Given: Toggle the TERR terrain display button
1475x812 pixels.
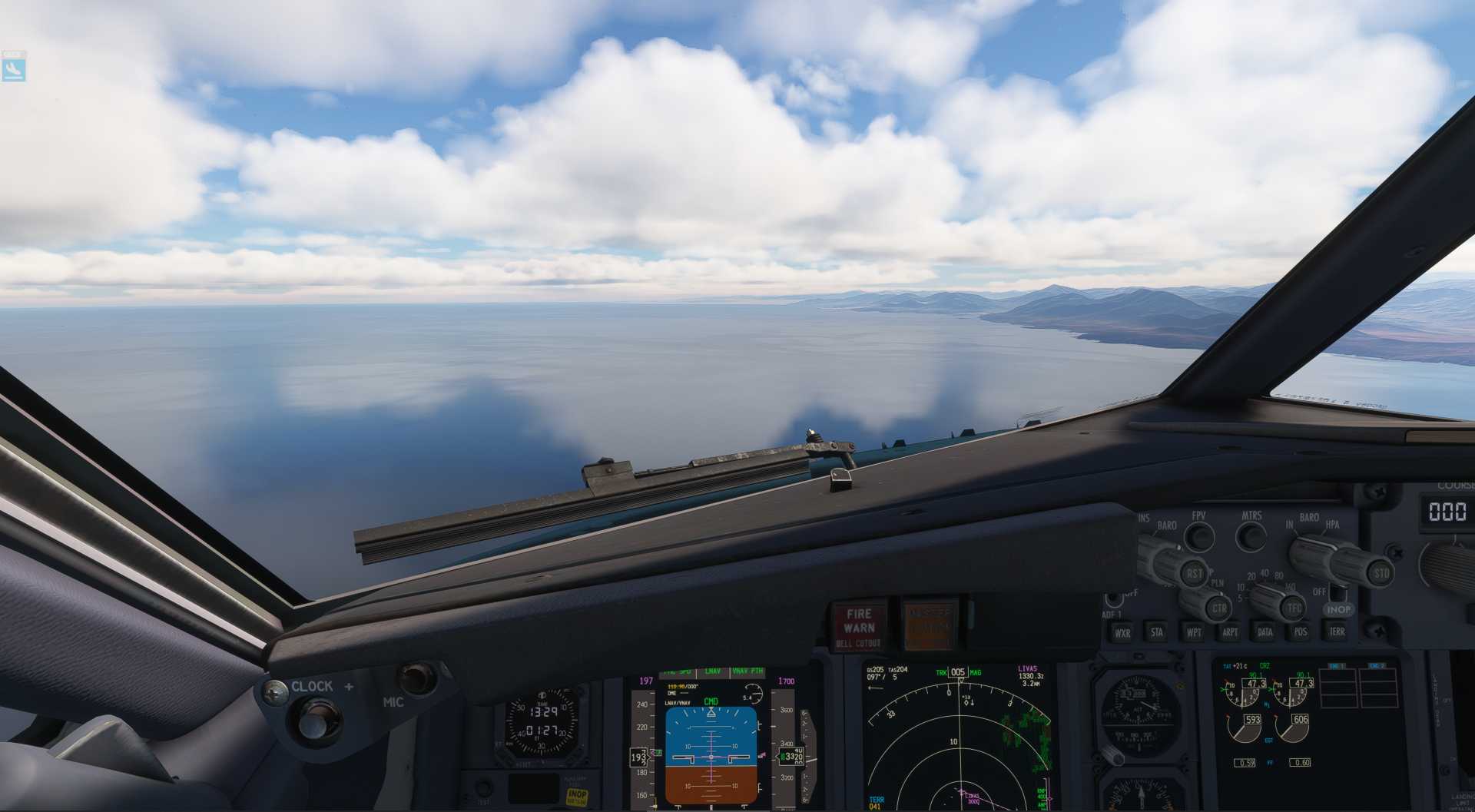Looking at the screenshot, I should point(1337,631).
